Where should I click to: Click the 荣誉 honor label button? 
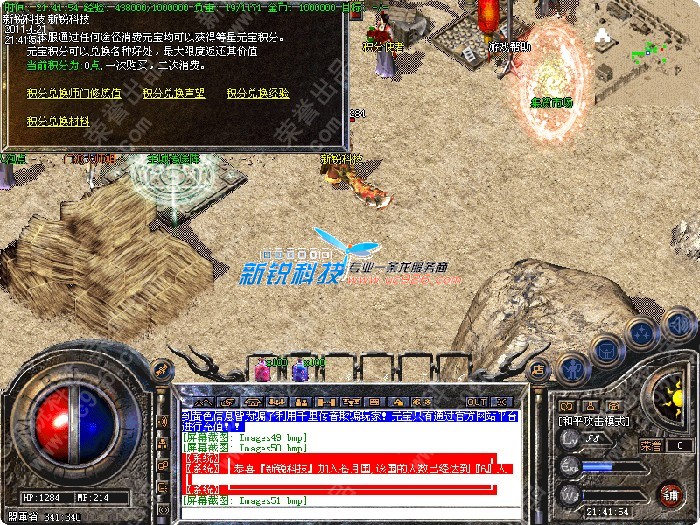point(650,444)
